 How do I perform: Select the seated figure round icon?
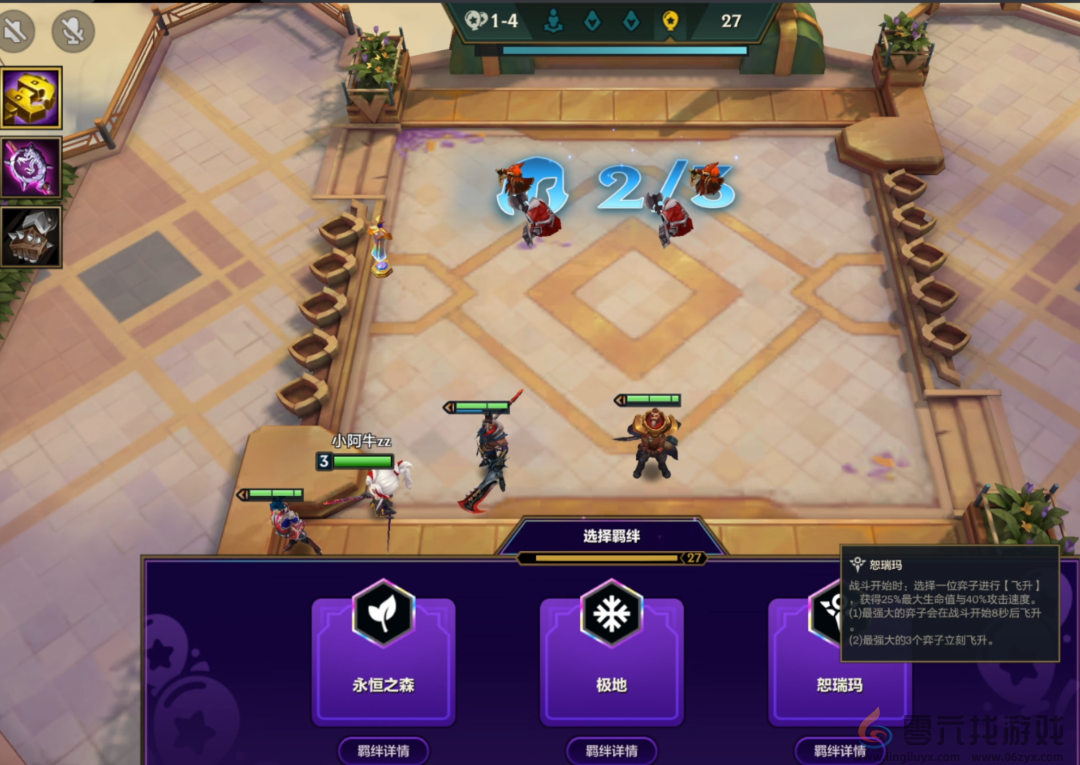point(553,20)
